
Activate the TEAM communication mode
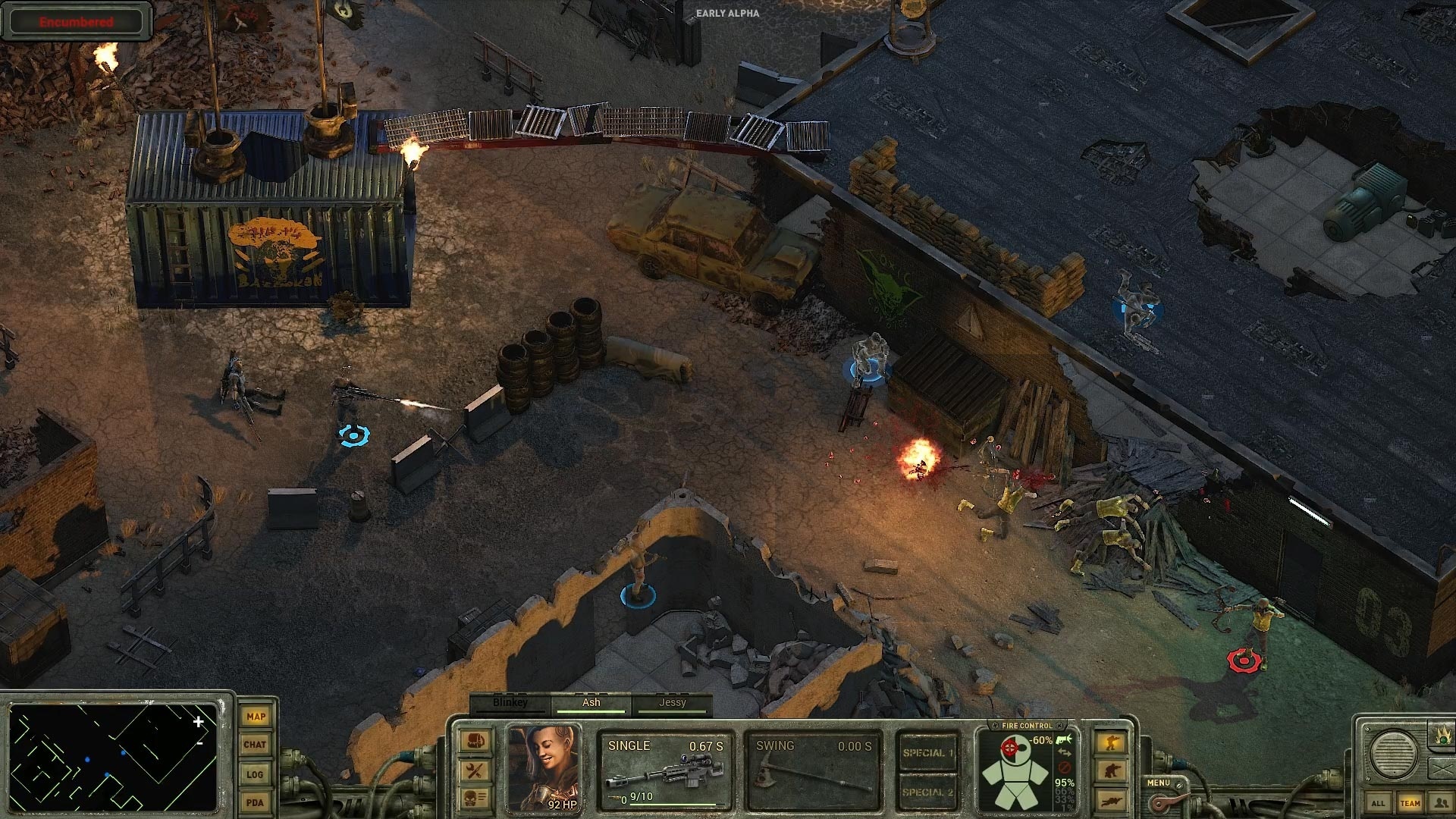[x=1411, y=802]
